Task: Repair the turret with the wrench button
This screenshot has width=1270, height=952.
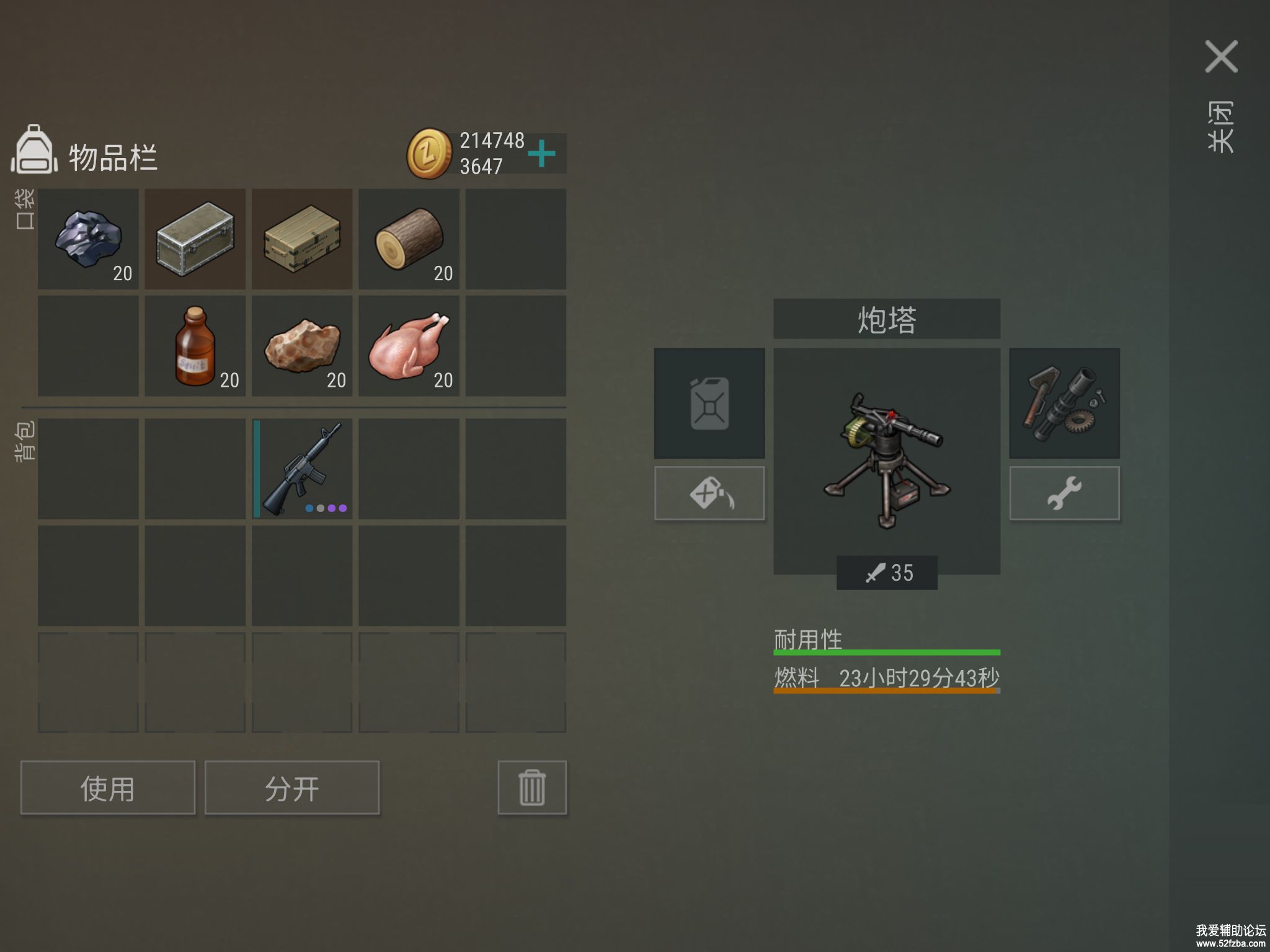Action: pos(1064,493)
